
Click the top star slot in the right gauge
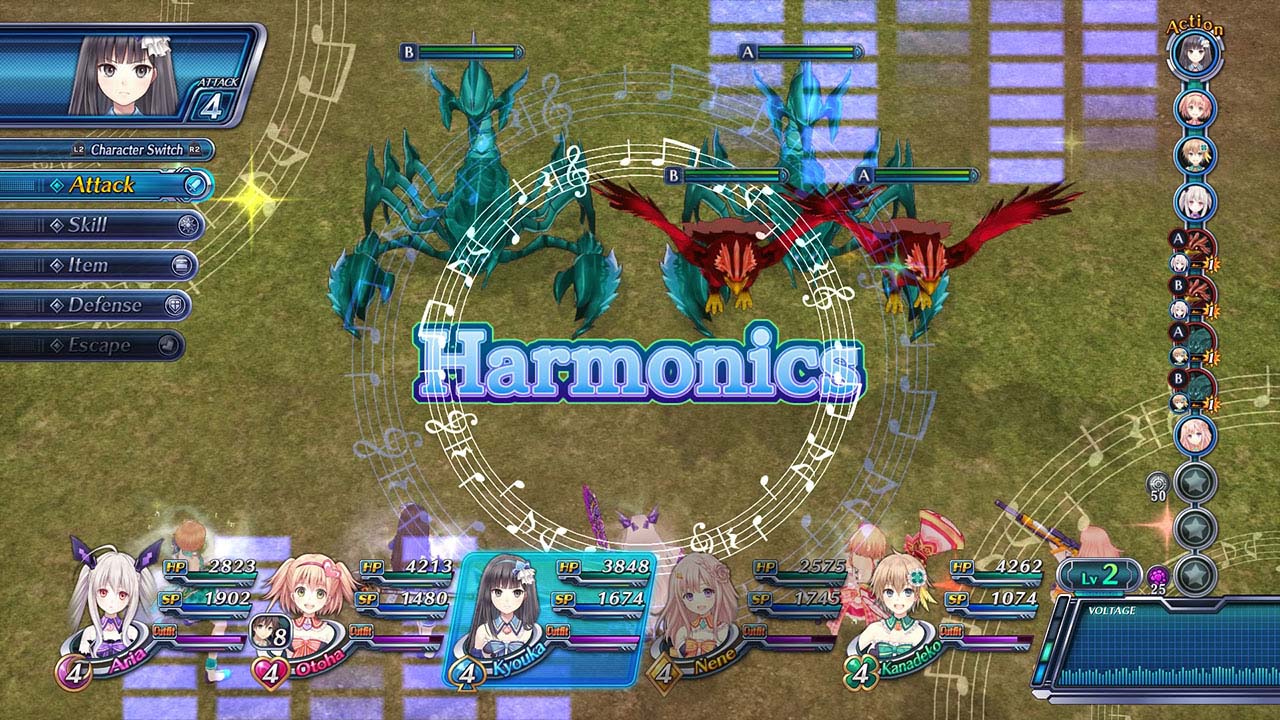(1196, 481)
